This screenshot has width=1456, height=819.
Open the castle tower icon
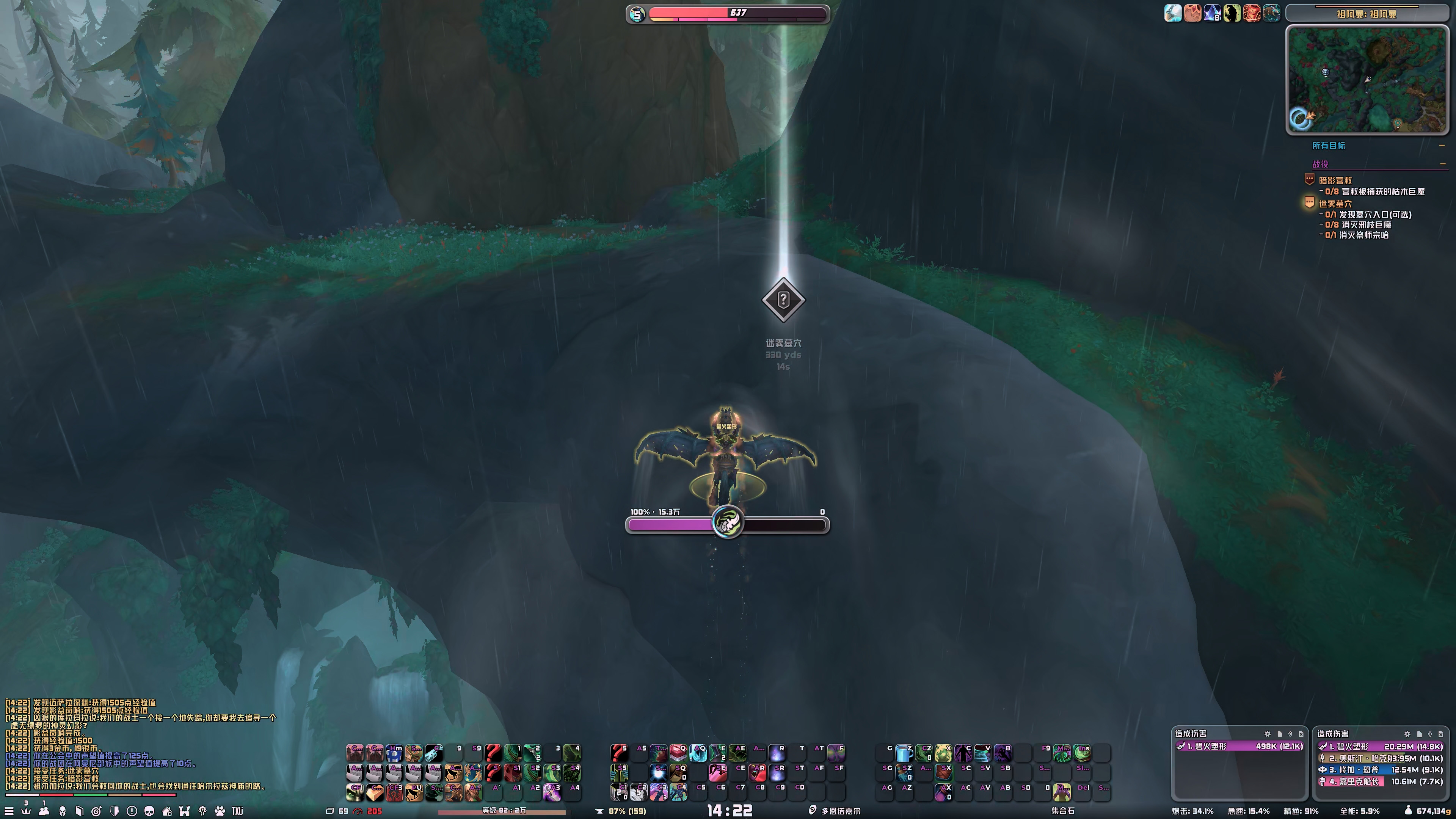(184, 811)
